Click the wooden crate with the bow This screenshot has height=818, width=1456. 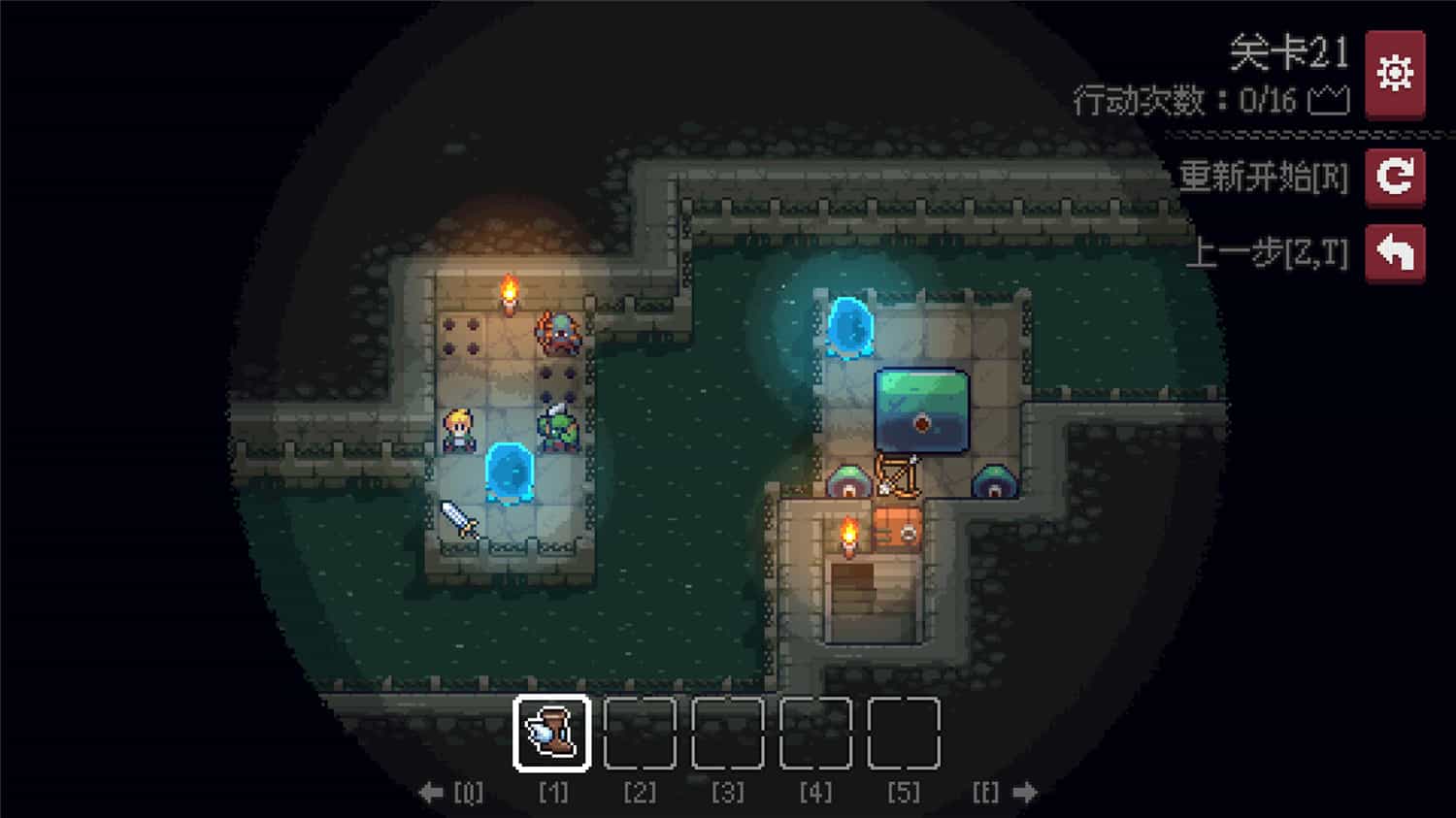(898, 475)
